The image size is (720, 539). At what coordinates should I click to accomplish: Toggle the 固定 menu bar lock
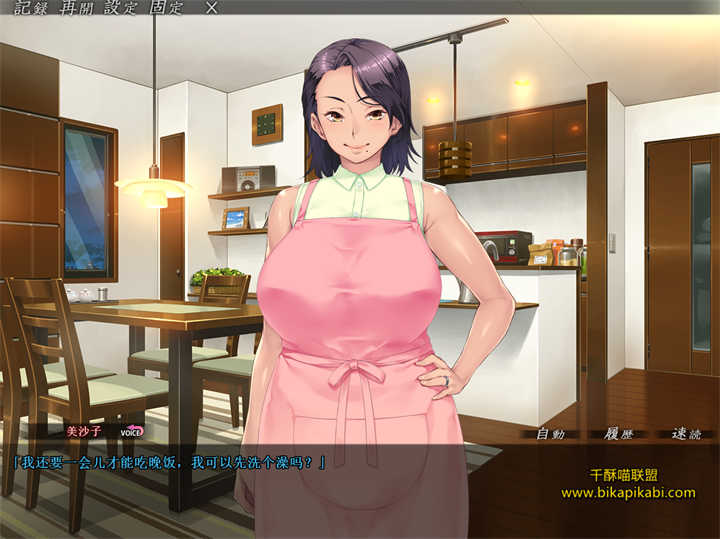[169, 8]
